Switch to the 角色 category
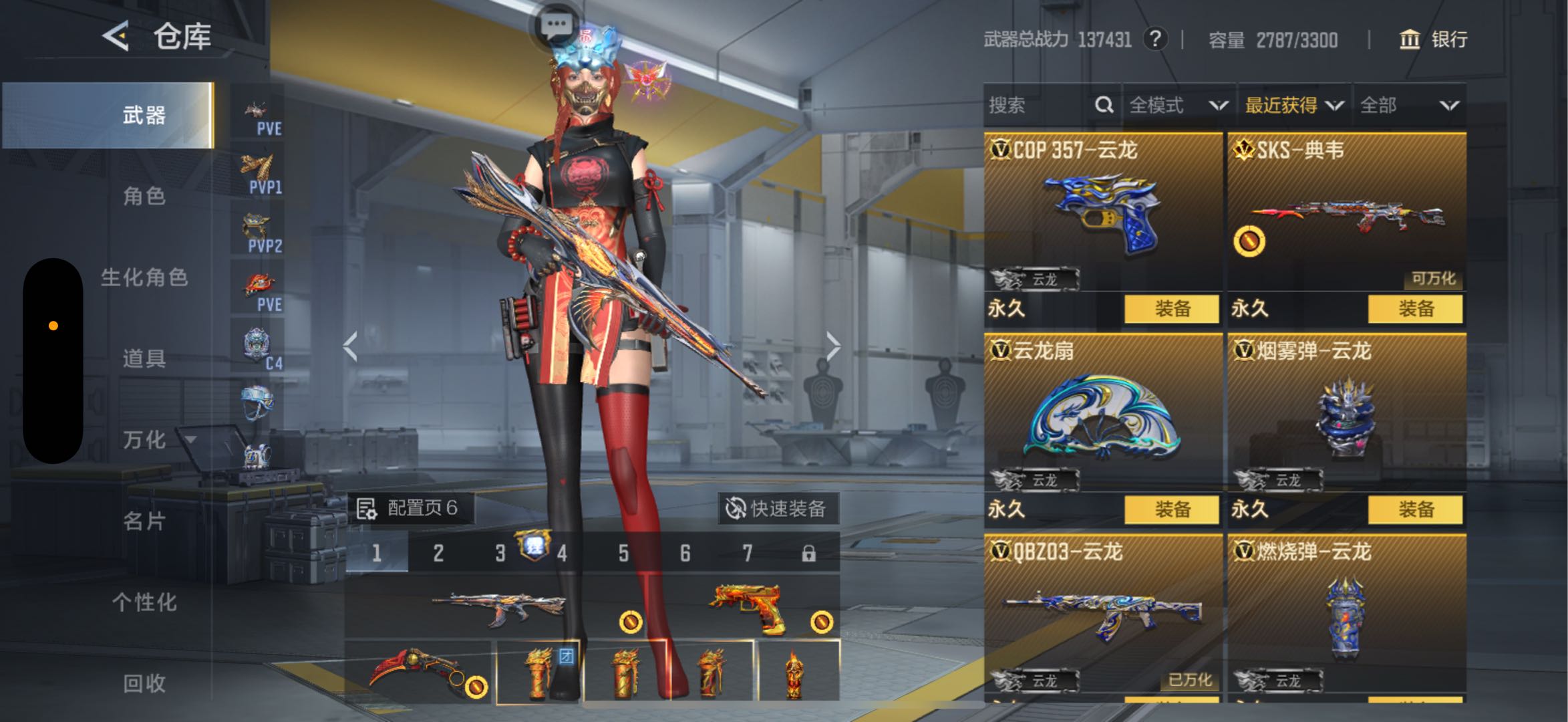This screenshot has height=722, width=1568. click(144, 196)
